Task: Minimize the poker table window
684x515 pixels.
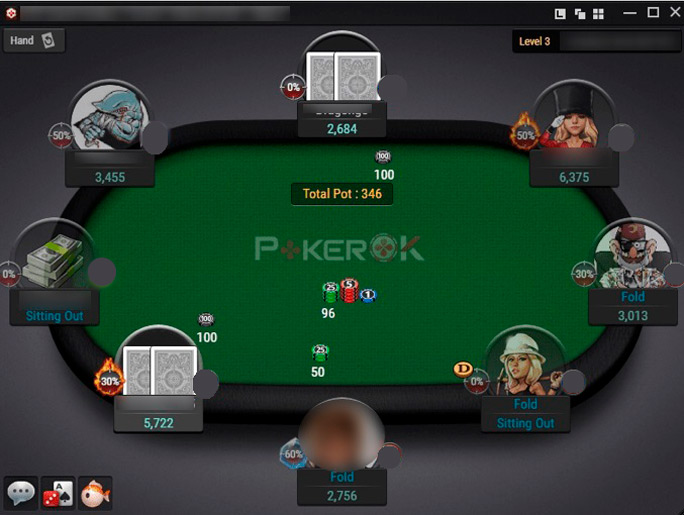Action: coord(630,13)
